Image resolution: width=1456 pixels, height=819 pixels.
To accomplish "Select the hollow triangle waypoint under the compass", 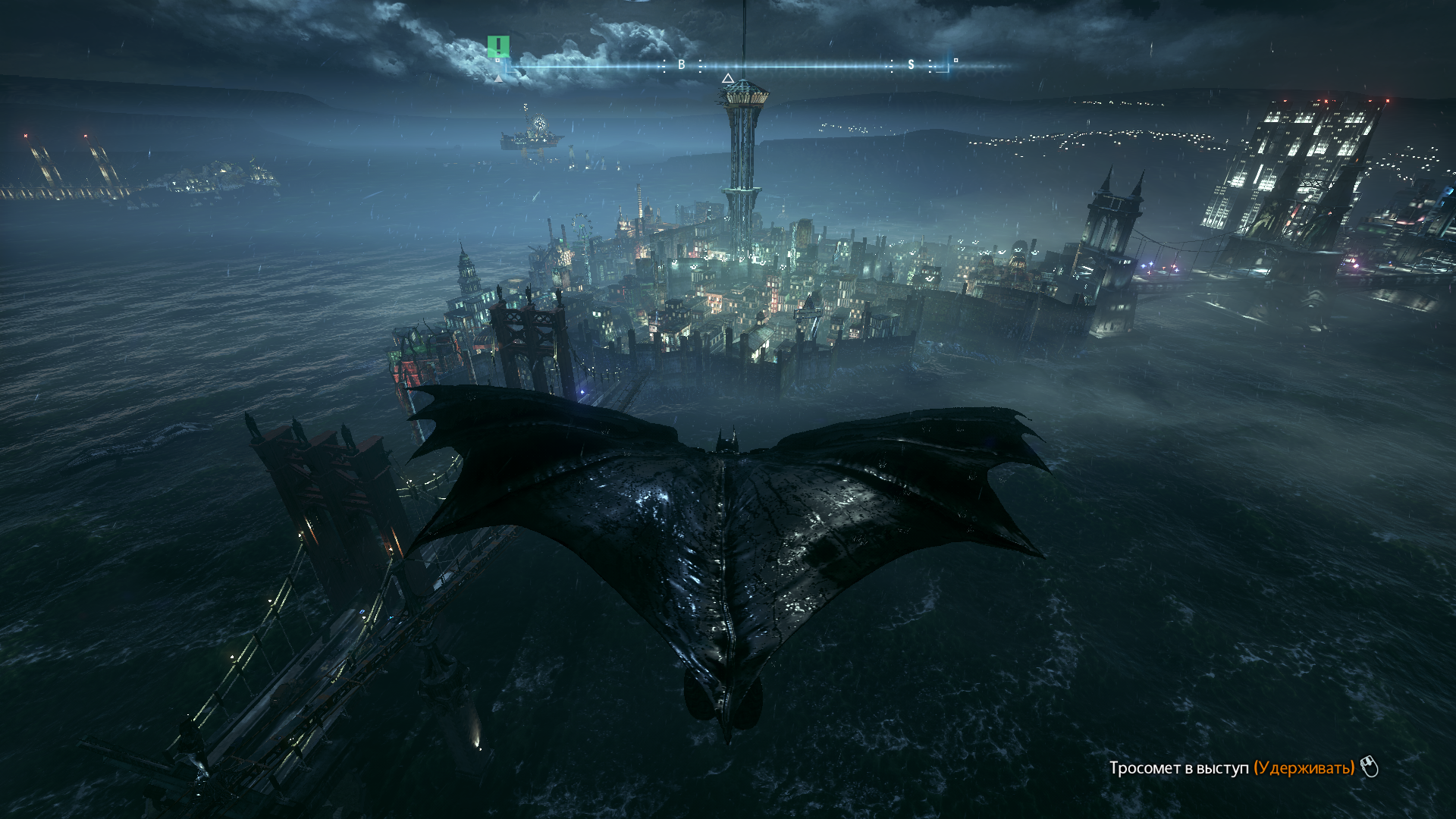I will pos(727,78).
